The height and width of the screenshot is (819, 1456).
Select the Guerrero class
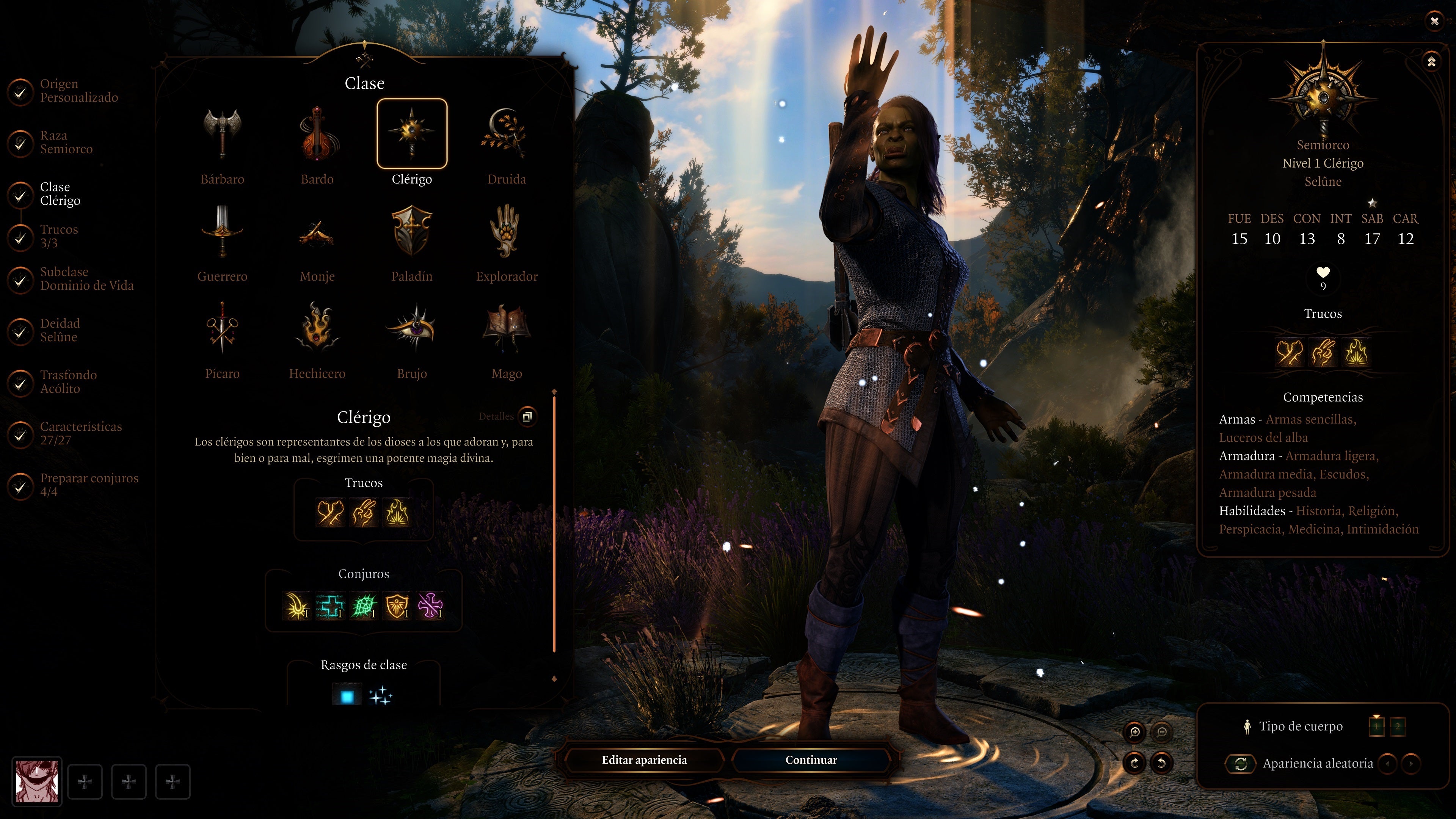point(222,232)
